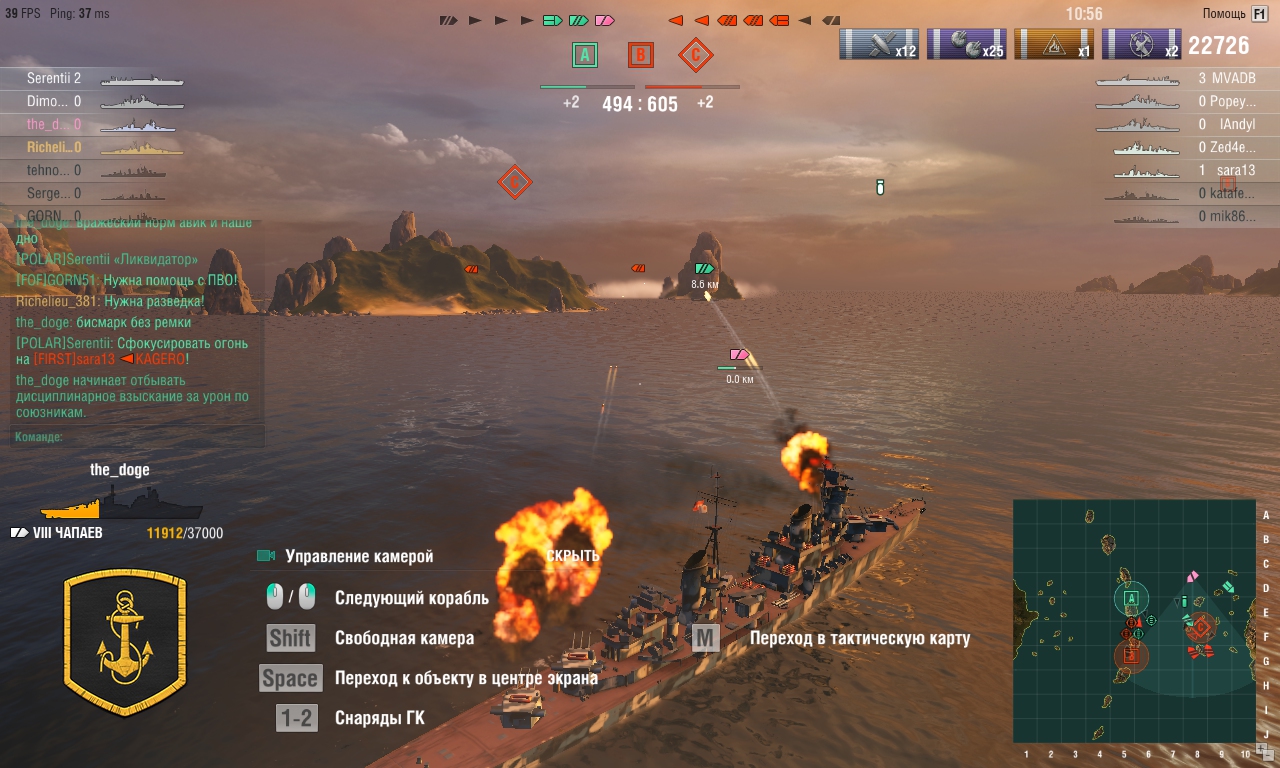The height and width of the screenshot is (768, 1280).
Task: Select capture point A on the minimap
Action: (x=1131, y=599)
